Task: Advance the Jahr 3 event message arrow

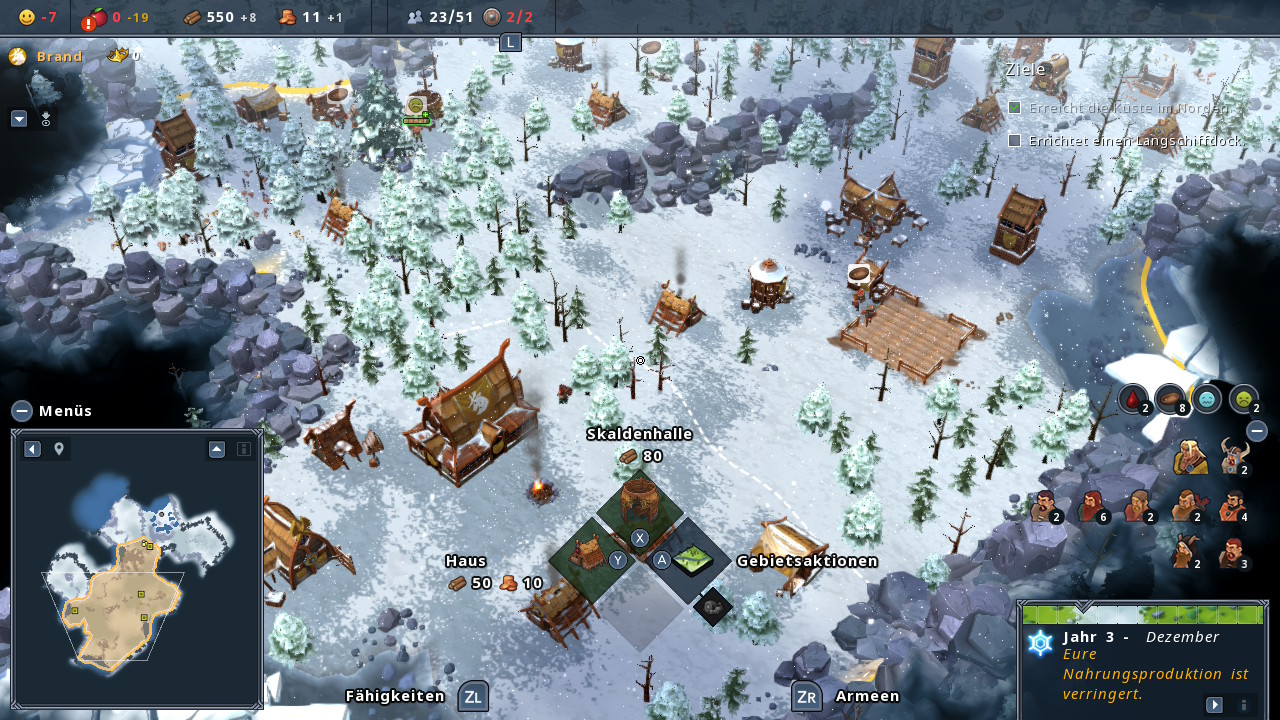Action: point(1214,704)
